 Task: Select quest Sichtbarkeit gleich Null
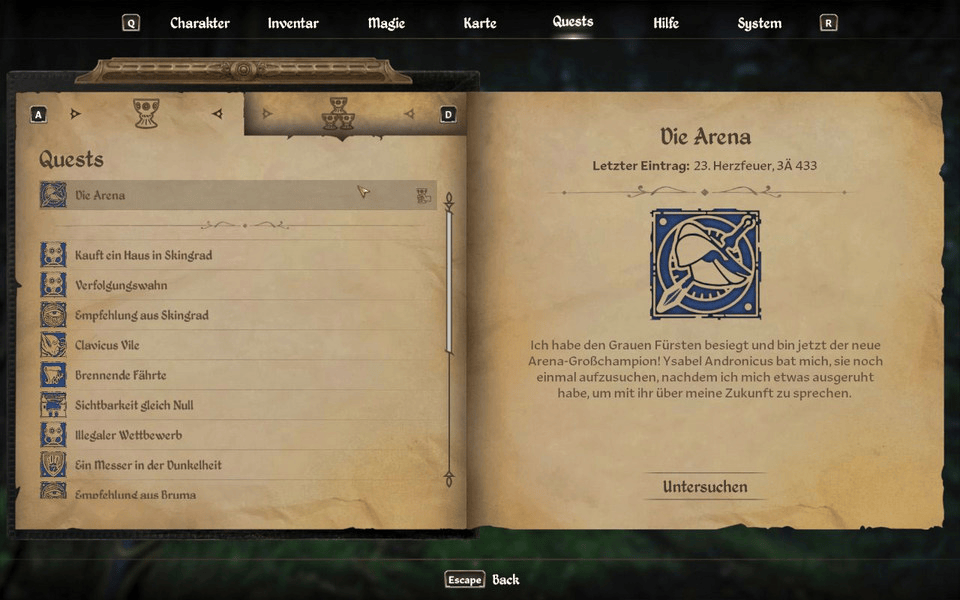[x=237, y=405]
